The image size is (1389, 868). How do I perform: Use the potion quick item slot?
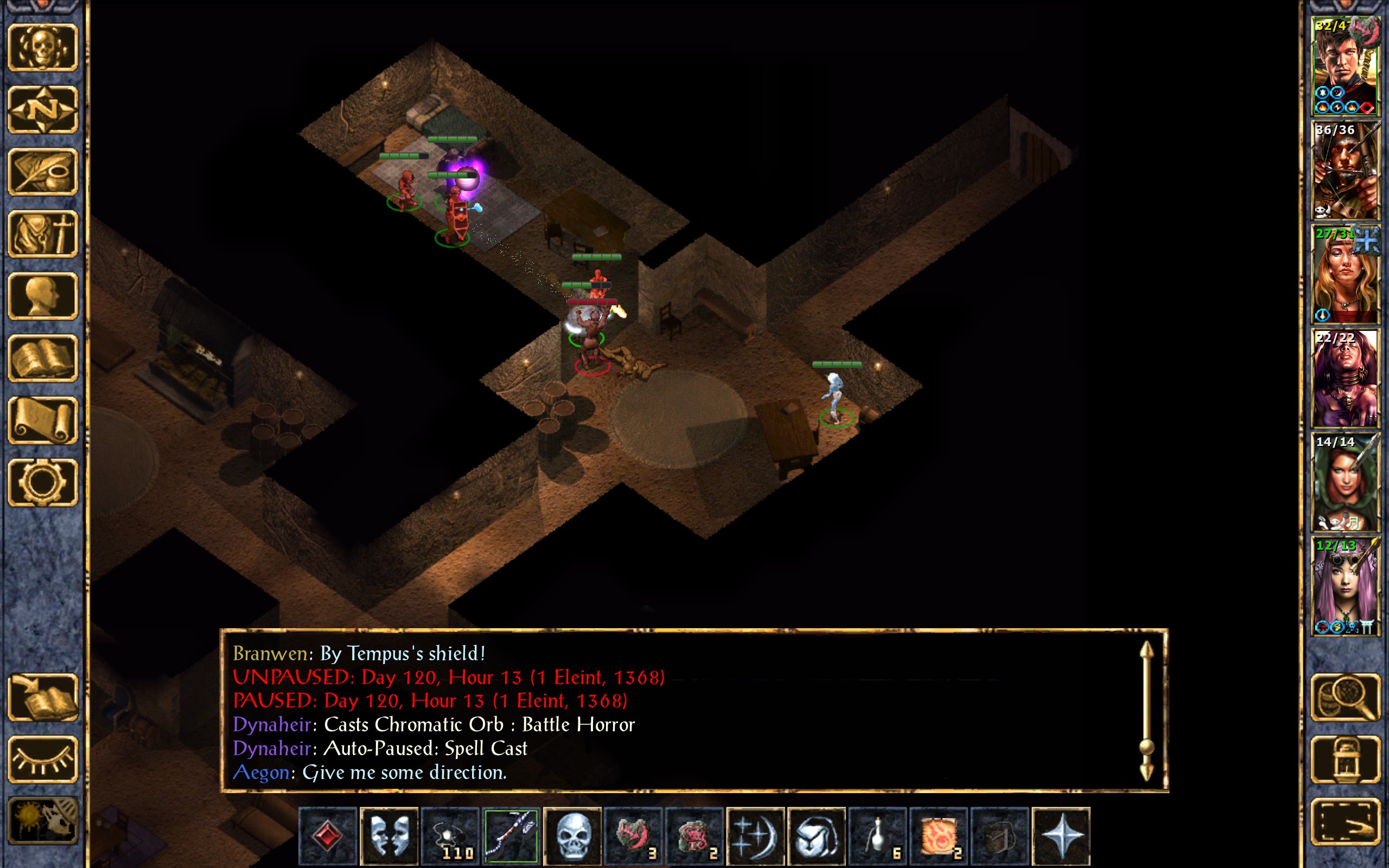877,836
